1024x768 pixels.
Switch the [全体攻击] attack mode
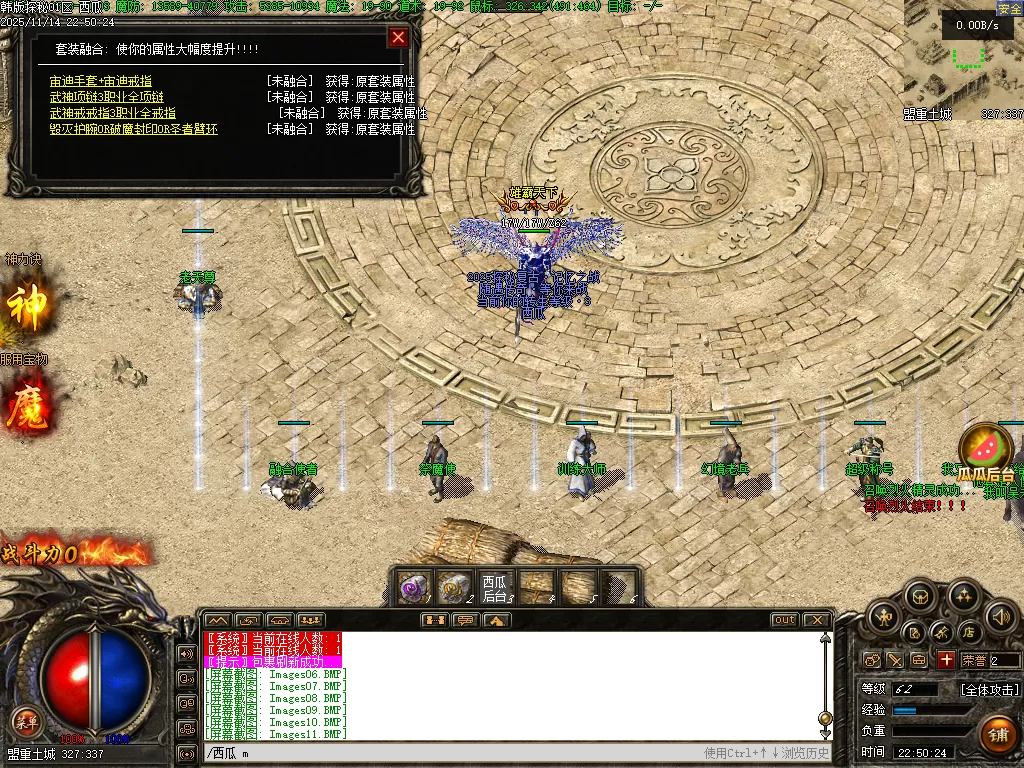tap(990, 689)
